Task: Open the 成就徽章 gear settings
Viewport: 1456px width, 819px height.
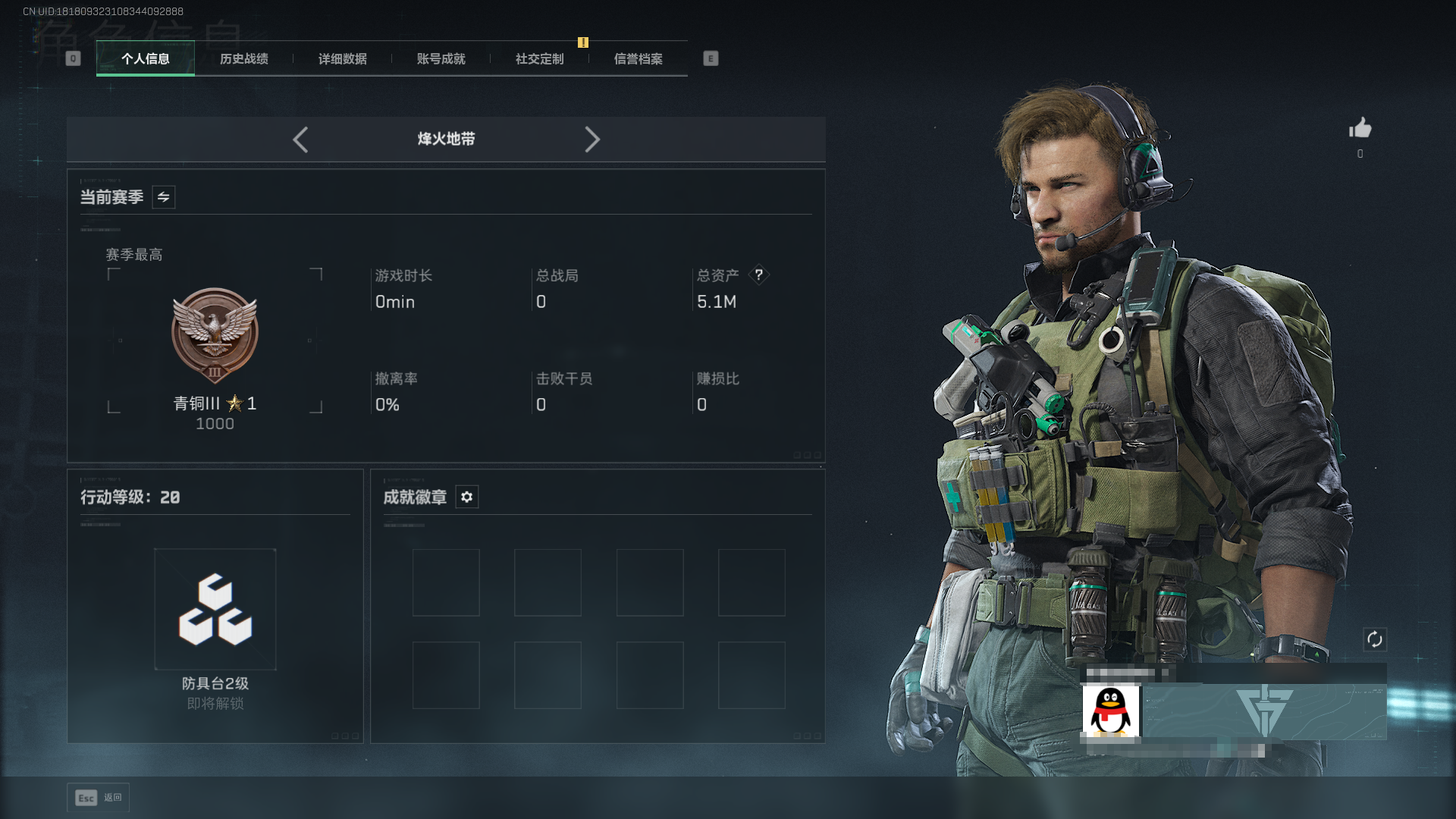Action: tap(467, 497)
